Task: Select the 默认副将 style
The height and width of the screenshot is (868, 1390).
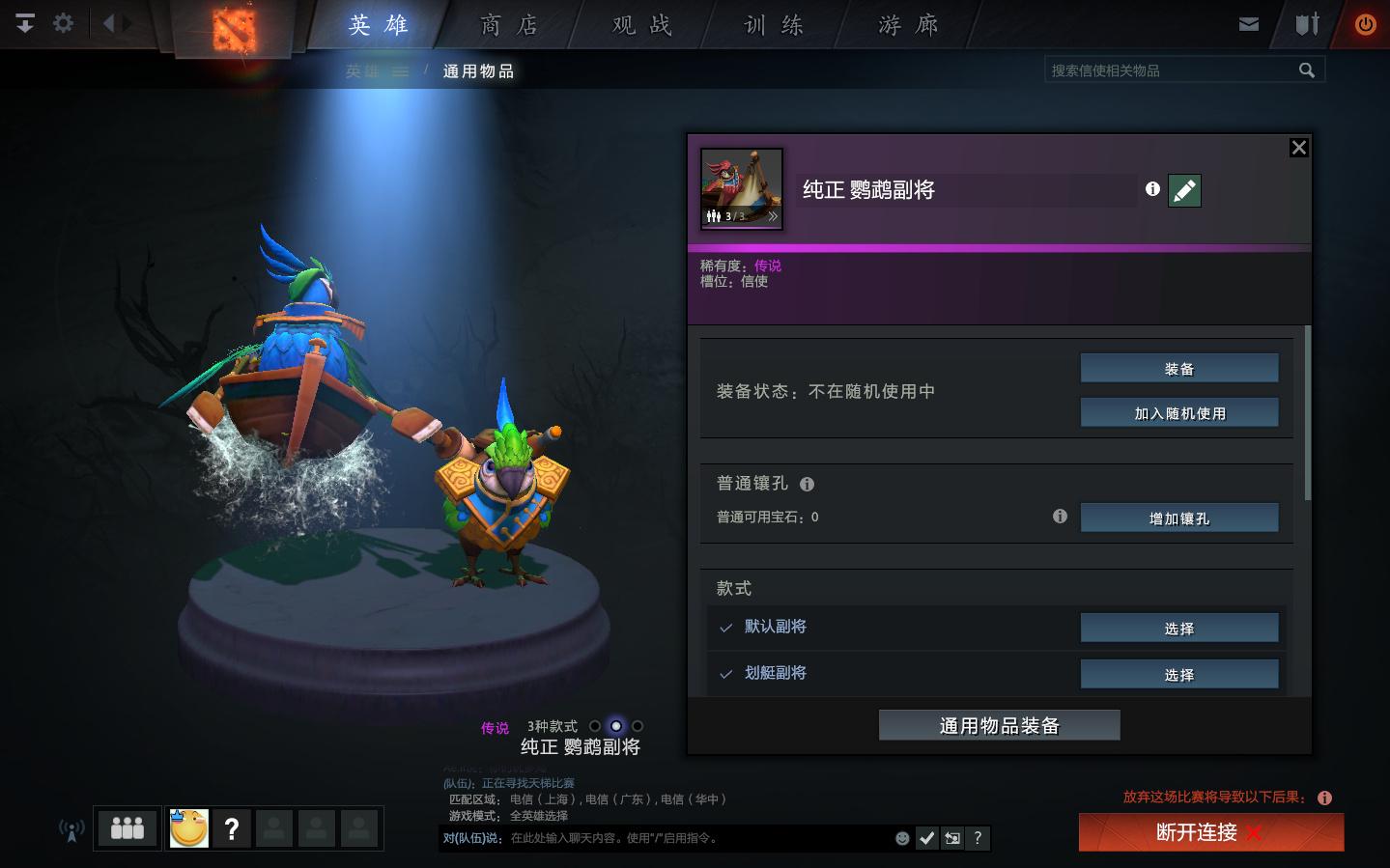Action: pos(1178,629)
